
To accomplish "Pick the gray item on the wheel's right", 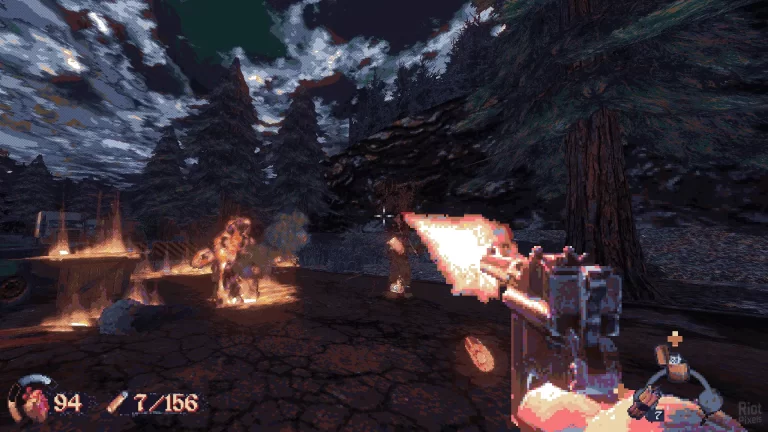I will coord(711,399).
